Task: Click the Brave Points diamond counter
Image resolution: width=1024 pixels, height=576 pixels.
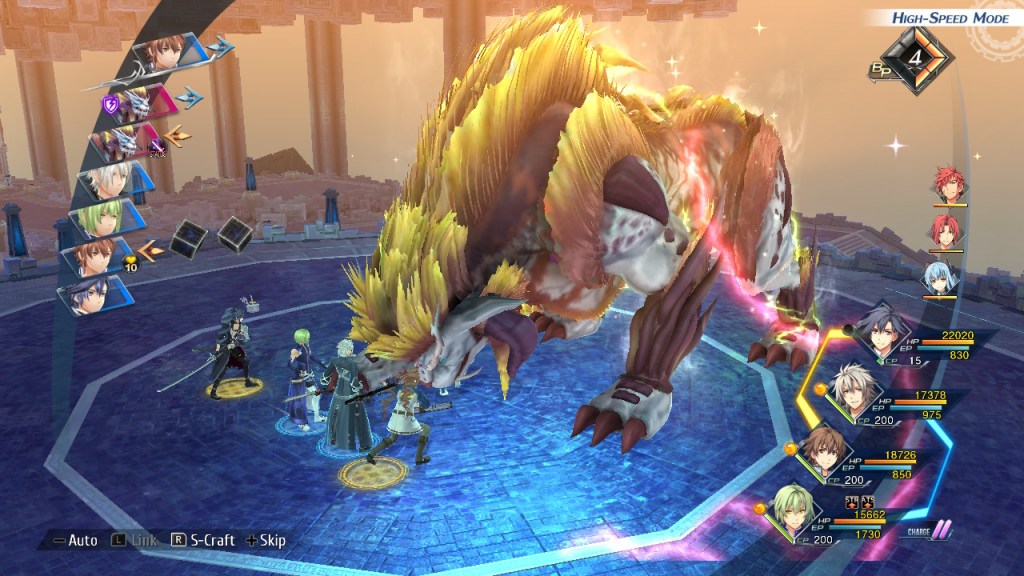Action: [x=913, y=58]
